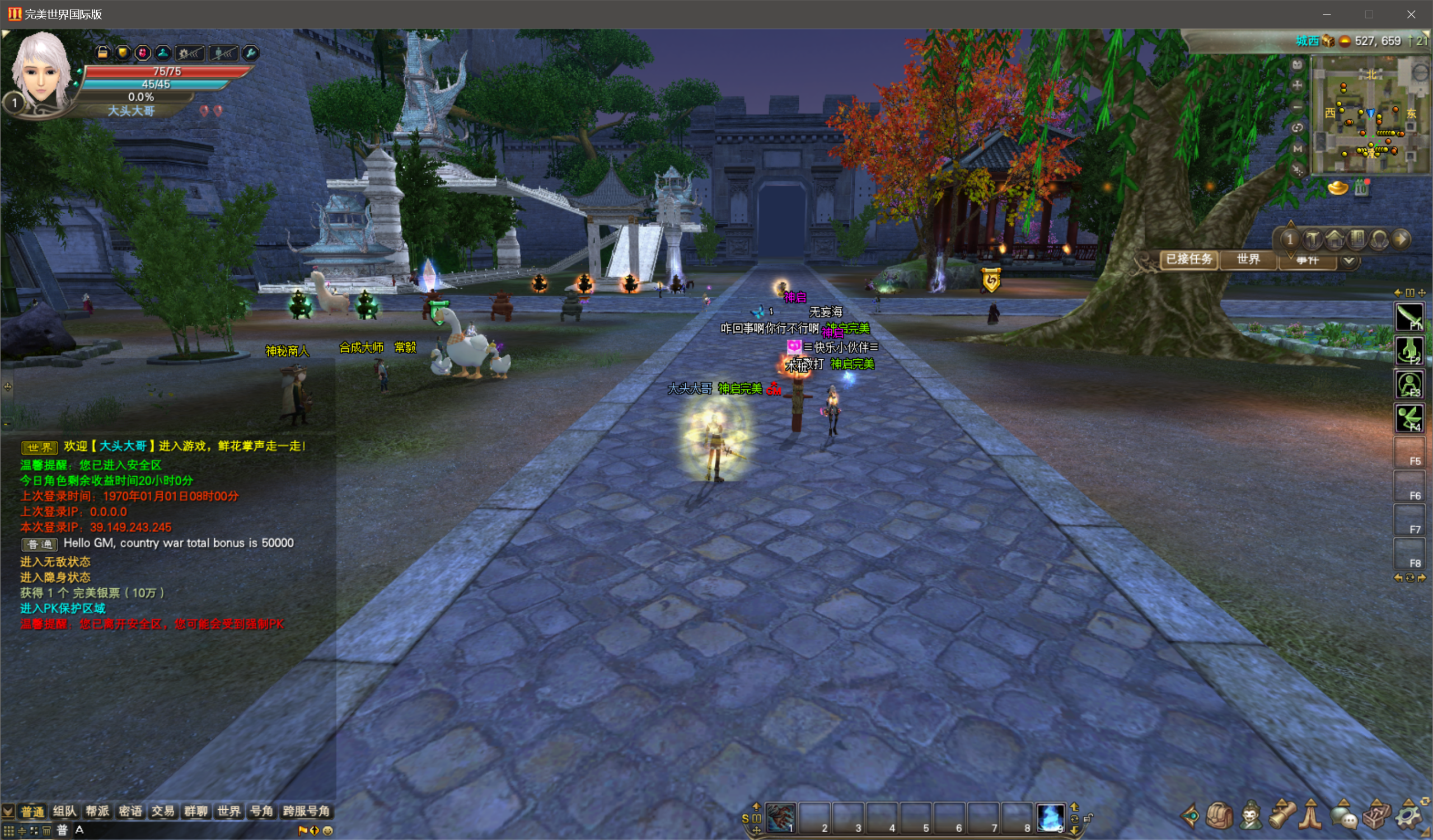Select the 跨服号角 chat channel tab
Image resolution: width=1433 pixels, height=840 pixels.
pyautogui.click(x=307, y=811)
